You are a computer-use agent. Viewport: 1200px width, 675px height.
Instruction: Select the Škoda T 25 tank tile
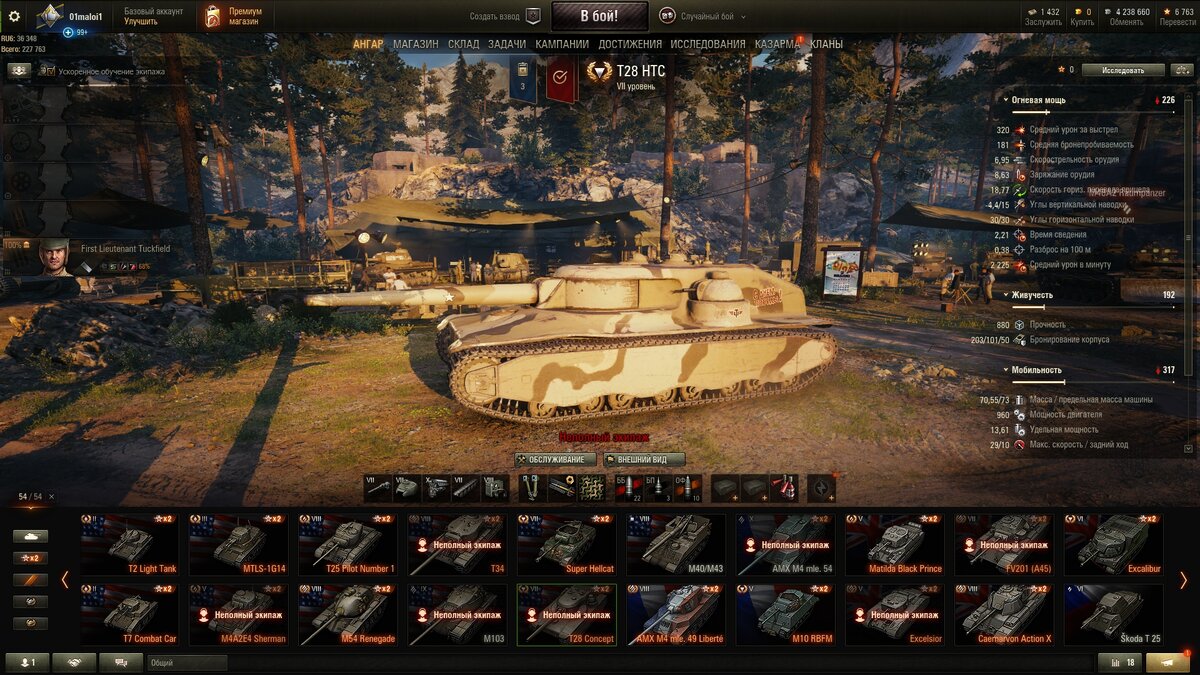coord(1113,615)
